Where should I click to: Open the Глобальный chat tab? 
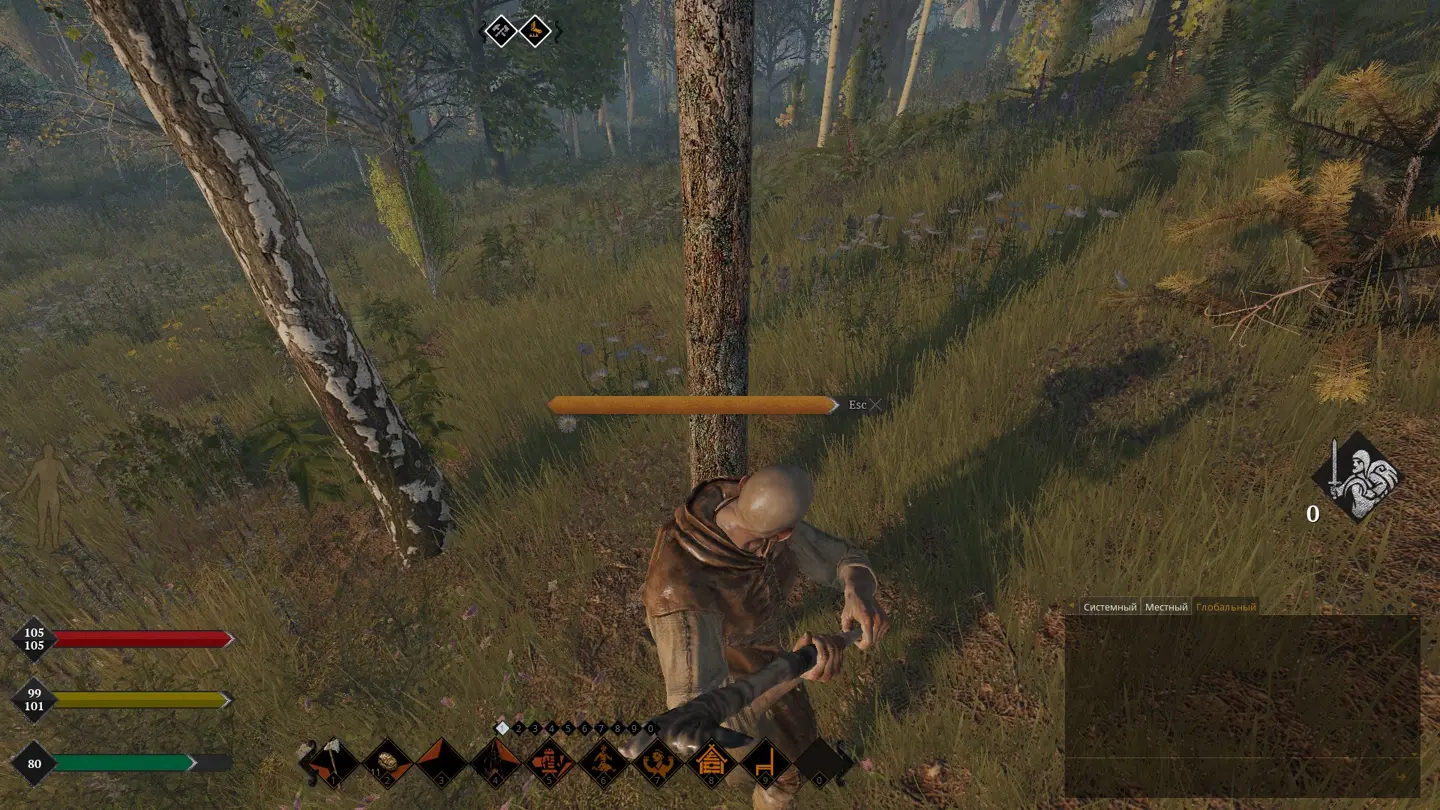pos(1225,607)
